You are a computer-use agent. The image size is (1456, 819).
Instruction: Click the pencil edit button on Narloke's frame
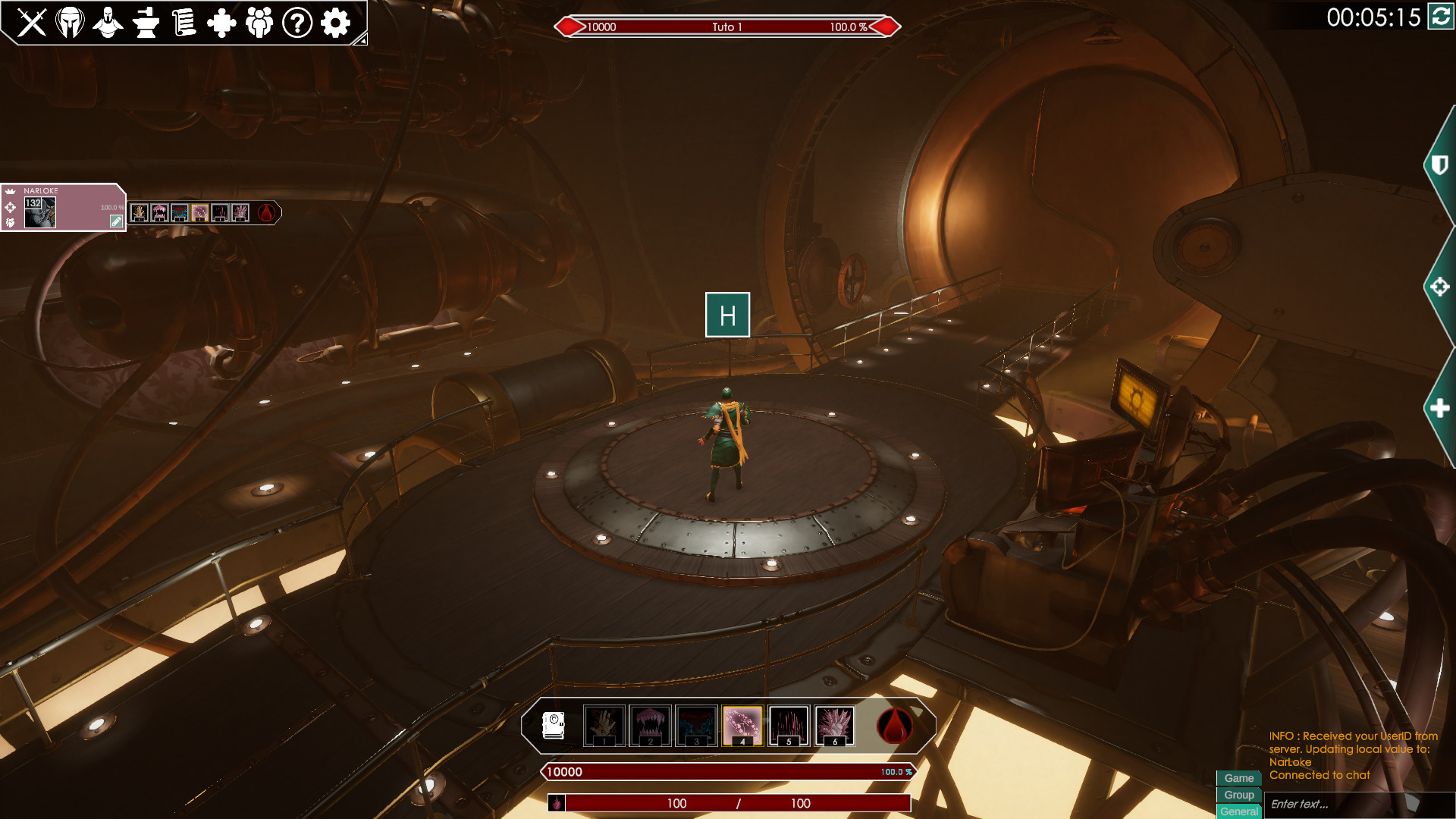116,221
